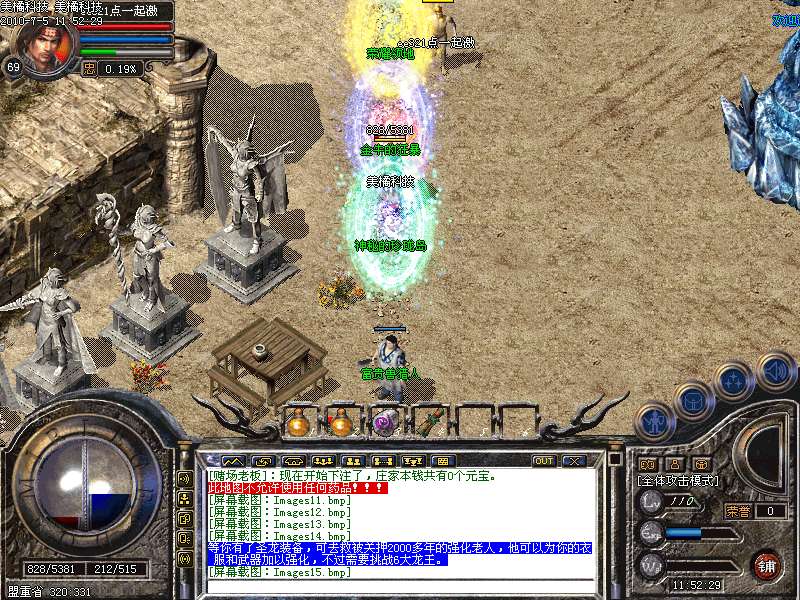Image resolution: width=800 pixels, height=600 pixels.
Task: Click the Lv level orb button
Action: tap(651, 502)
